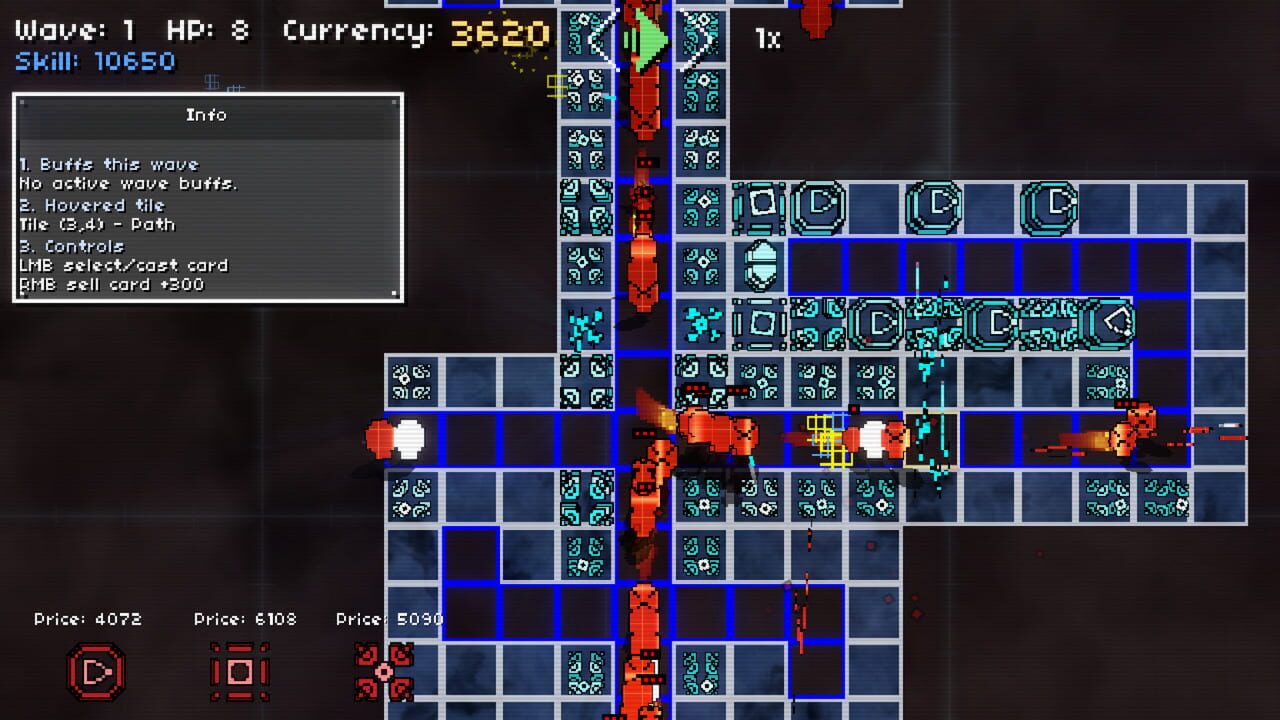Click the Info panel title bar
The width and height of the screenshot is (1280, 720).
coord(207,114)
